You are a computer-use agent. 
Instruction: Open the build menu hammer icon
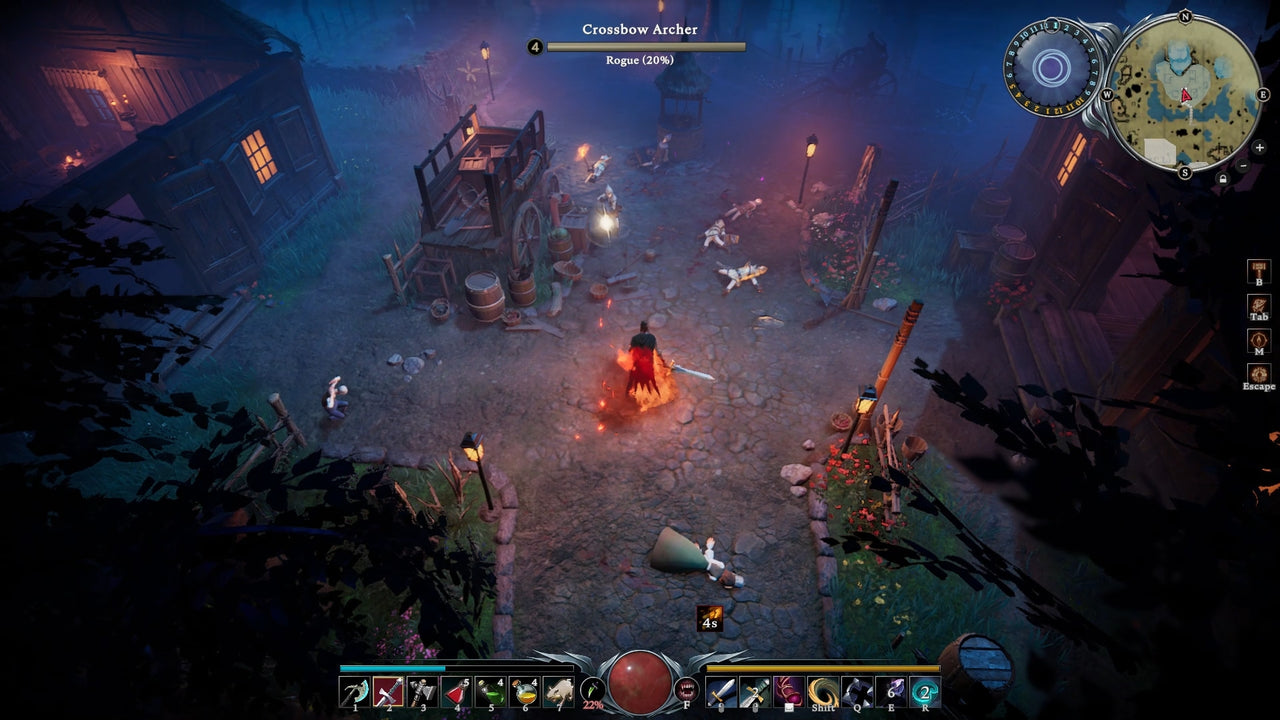(1258, 270)
